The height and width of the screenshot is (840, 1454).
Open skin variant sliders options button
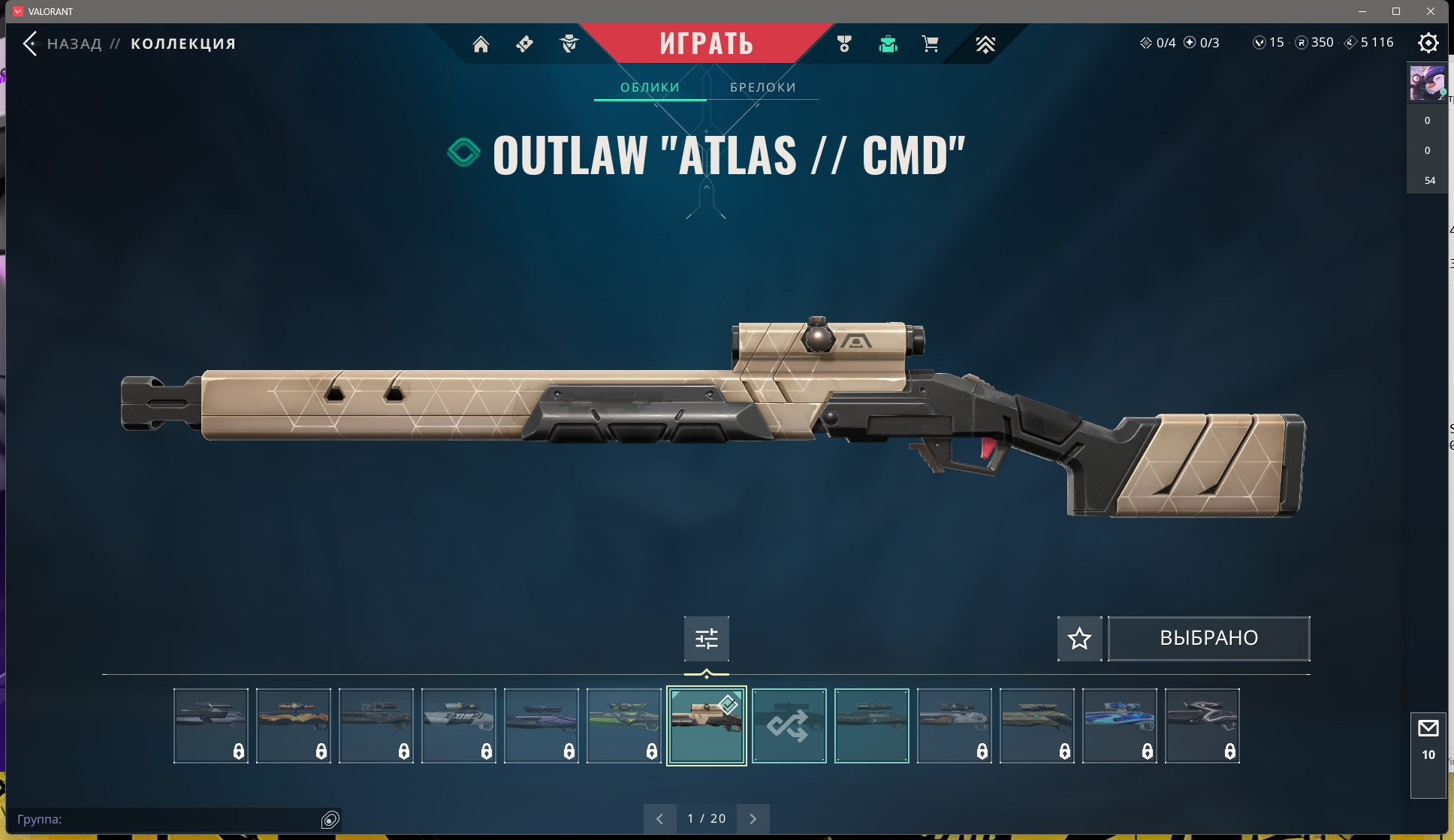pos(706,639)
